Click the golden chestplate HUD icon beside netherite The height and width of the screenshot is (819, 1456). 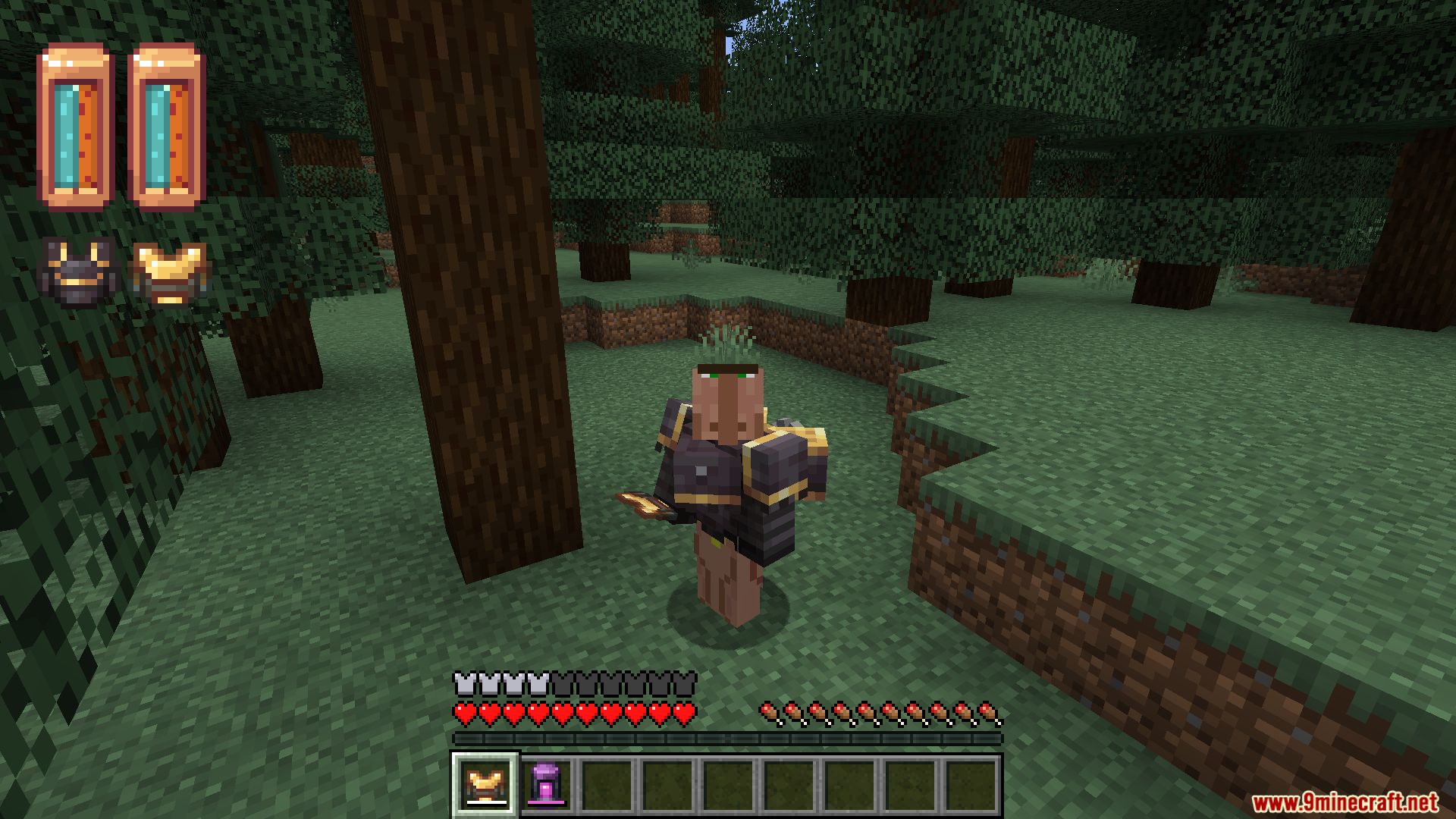[169, 271]
